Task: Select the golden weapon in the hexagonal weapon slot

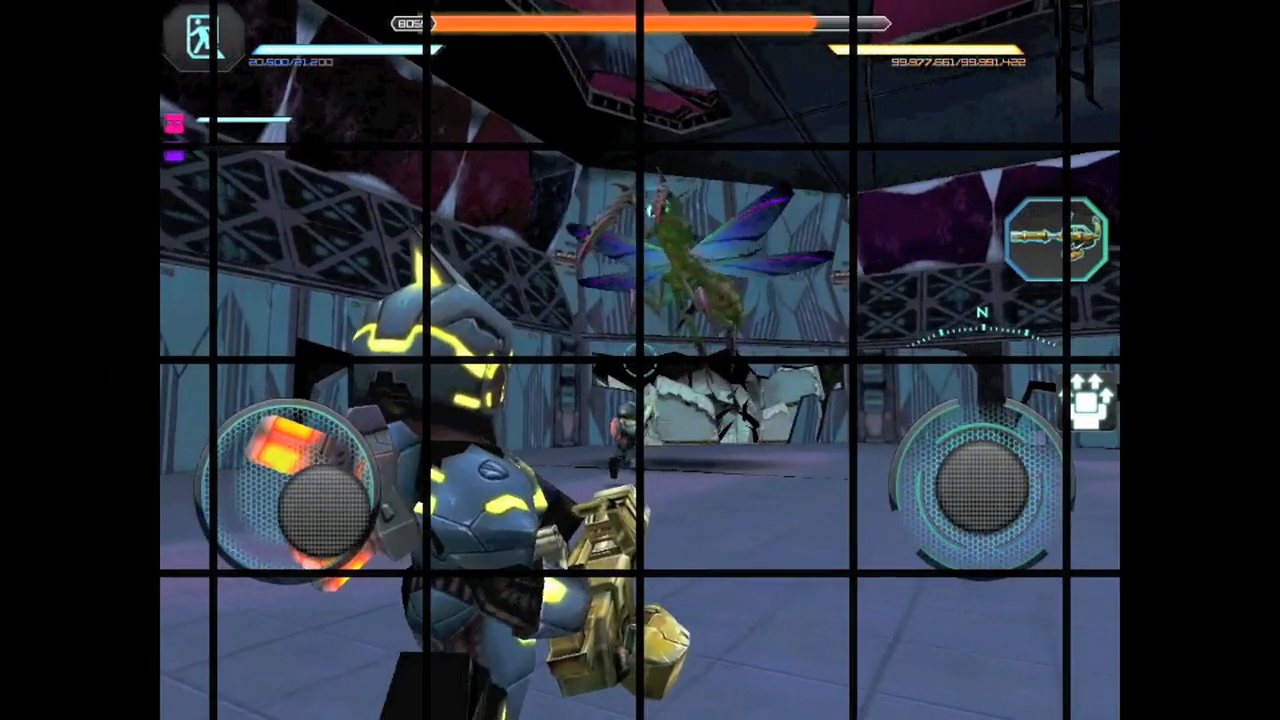Action: coord(1055,237)
